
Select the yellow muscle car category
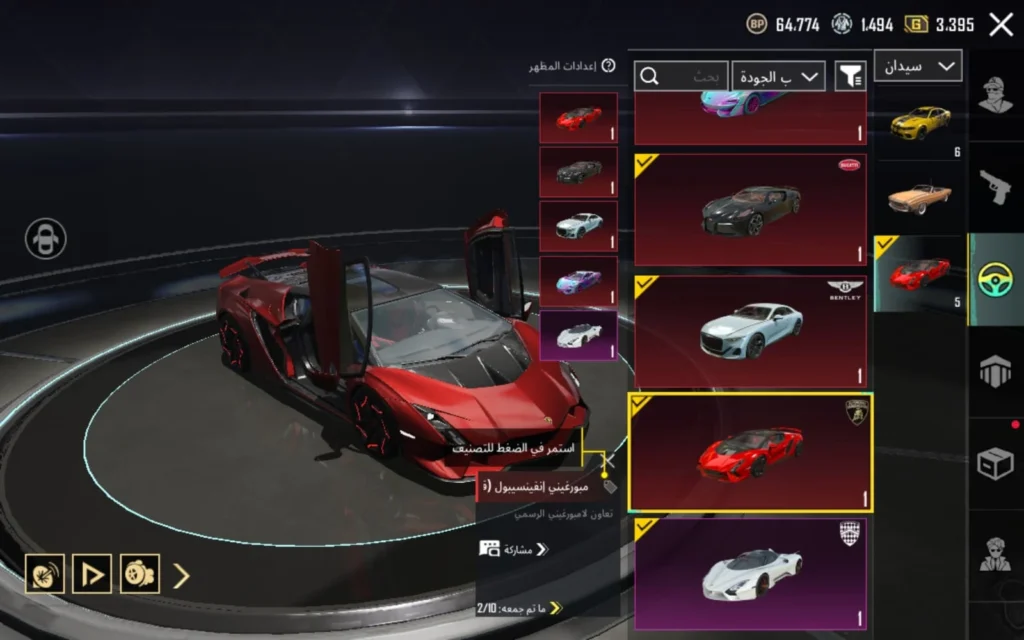[920, 123]
